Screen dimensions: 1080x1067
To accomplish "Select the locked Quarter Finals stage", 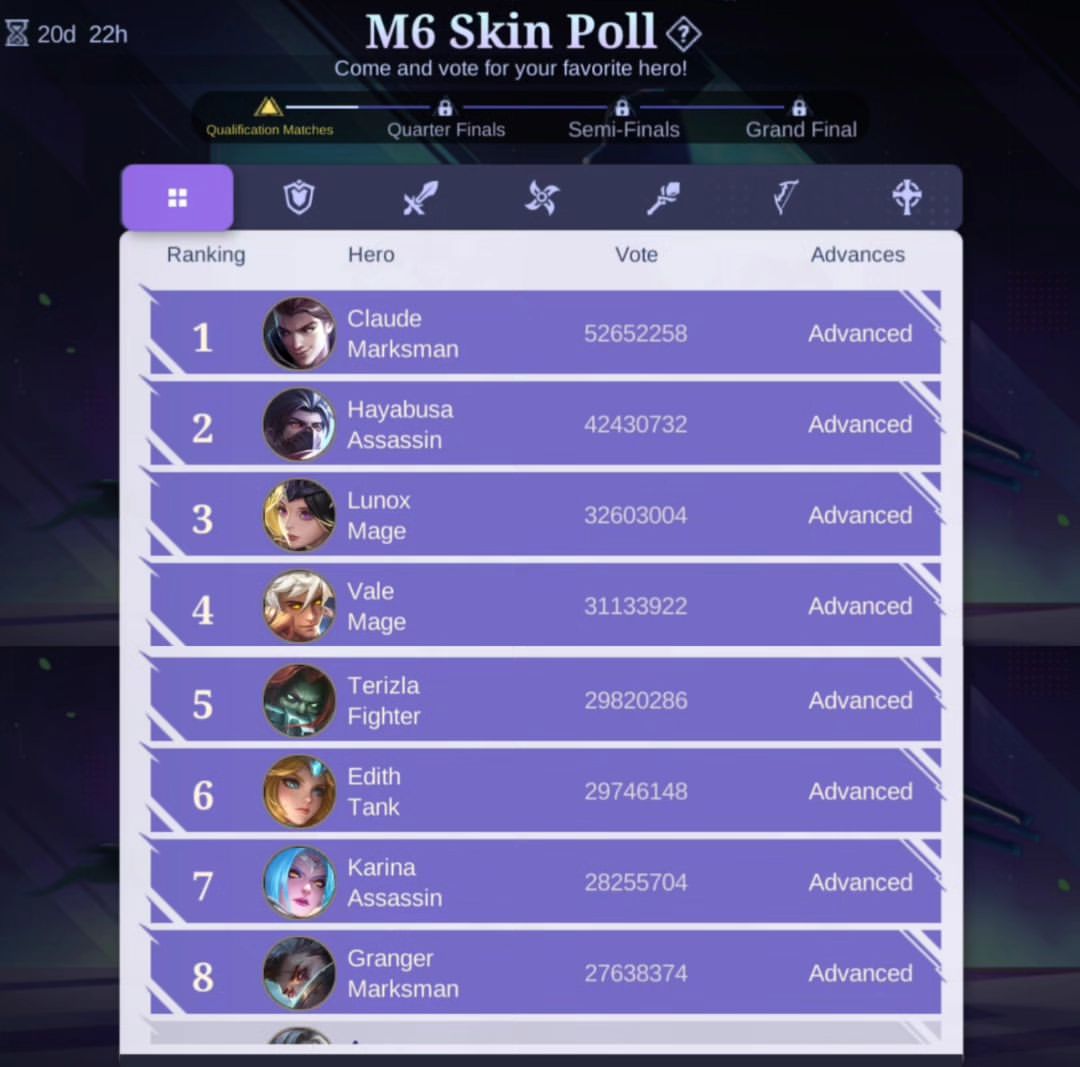I will click(x=446, y=120).
